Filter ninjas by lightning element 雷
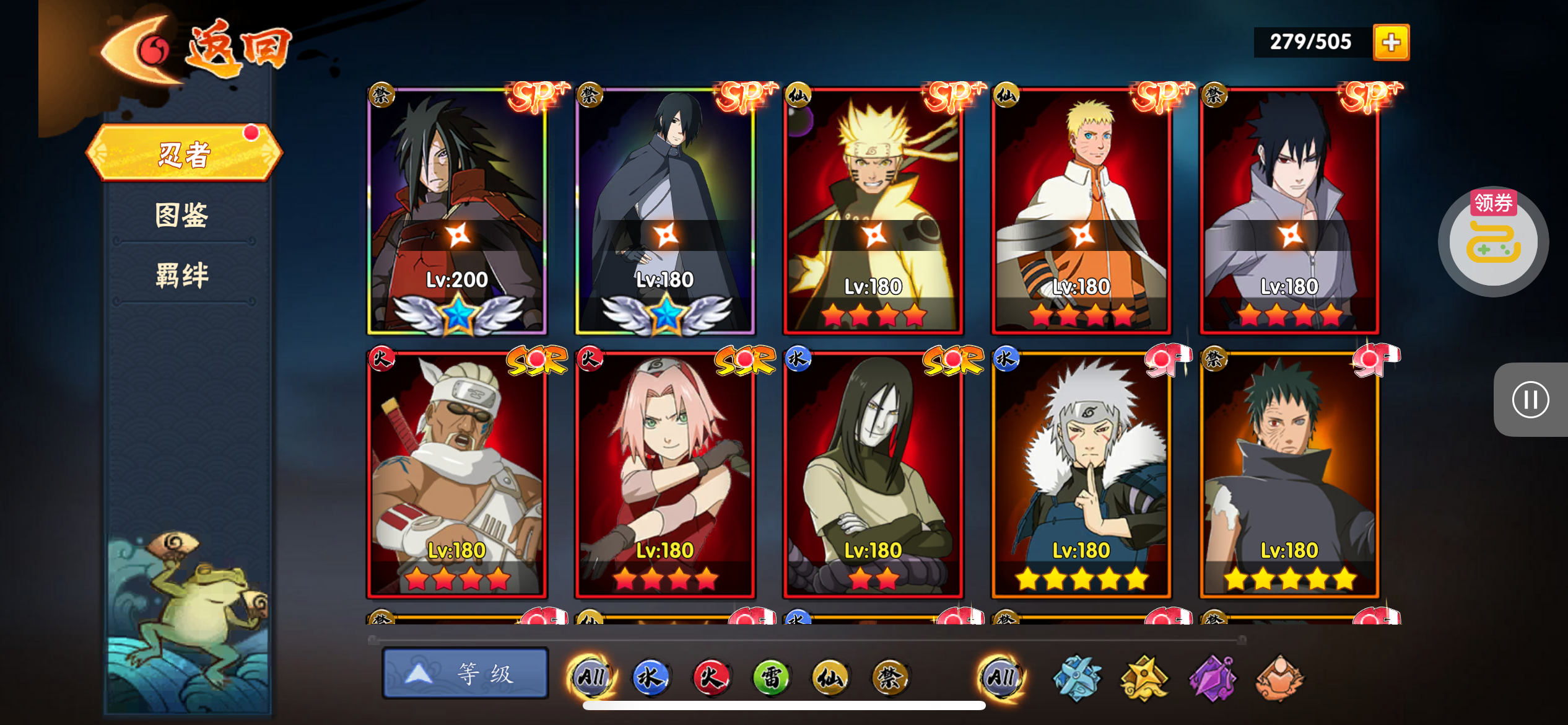 tap(770, 677)
